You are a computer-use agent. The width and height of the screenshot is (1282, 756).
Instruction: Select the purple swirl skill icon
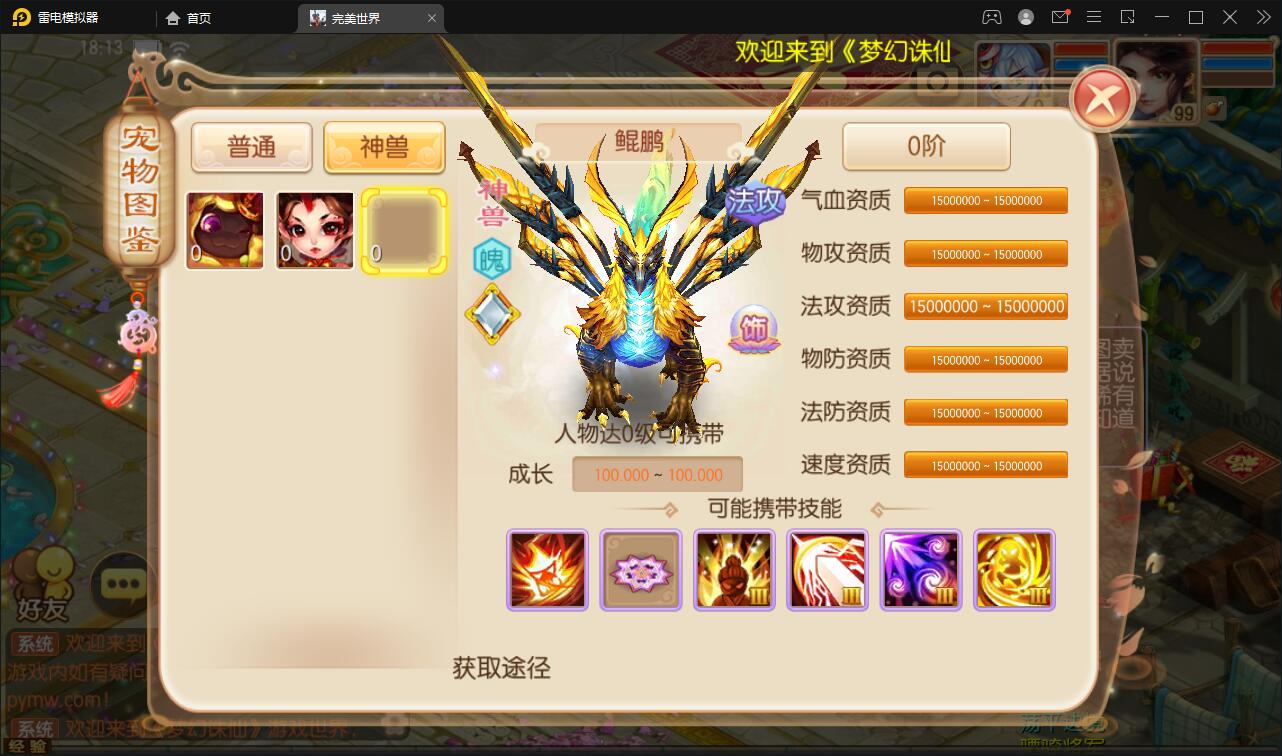point(920,570)
